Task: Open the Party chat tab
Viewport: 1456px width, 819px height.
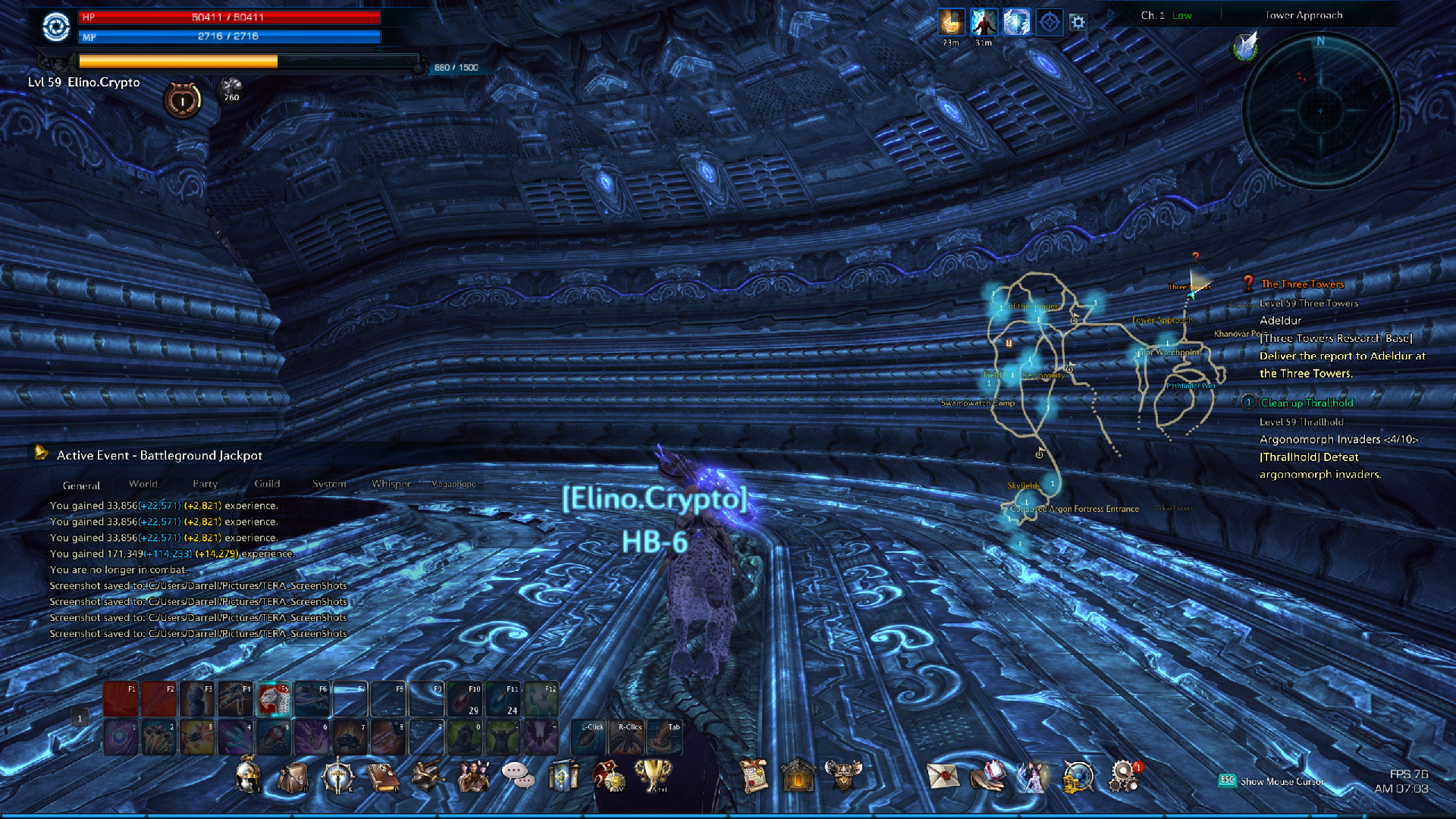Action: pos(205,484)
